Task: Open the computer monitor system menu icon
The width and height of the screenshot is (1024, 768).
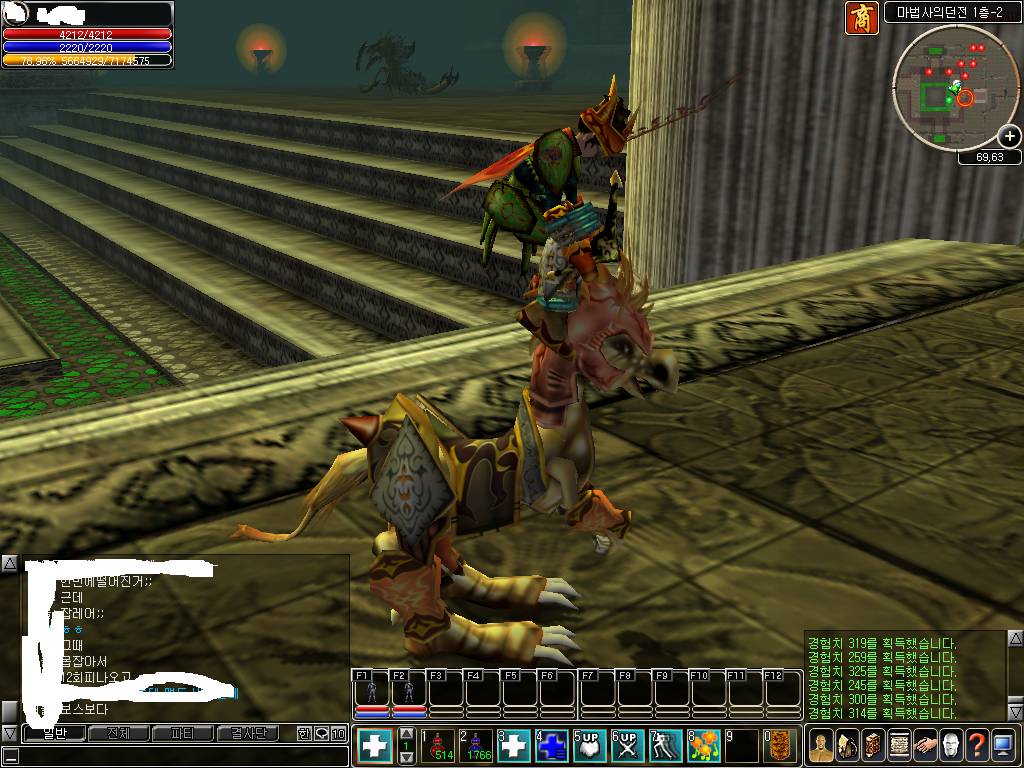Action: (1003, 746)
